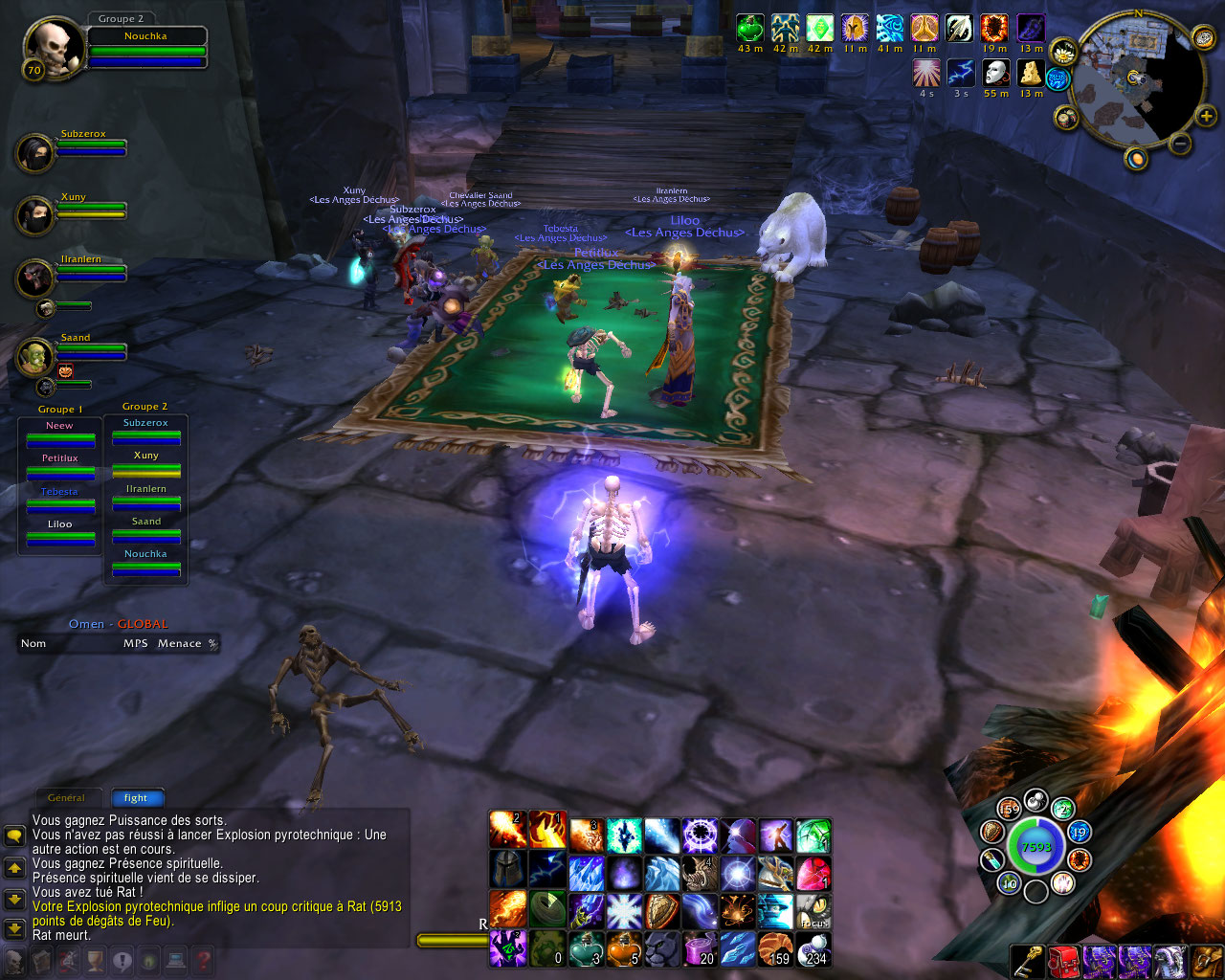Zoom in on the minimap
Image resolution: width=1225 pixels, height=980 pixels.
1207,117
